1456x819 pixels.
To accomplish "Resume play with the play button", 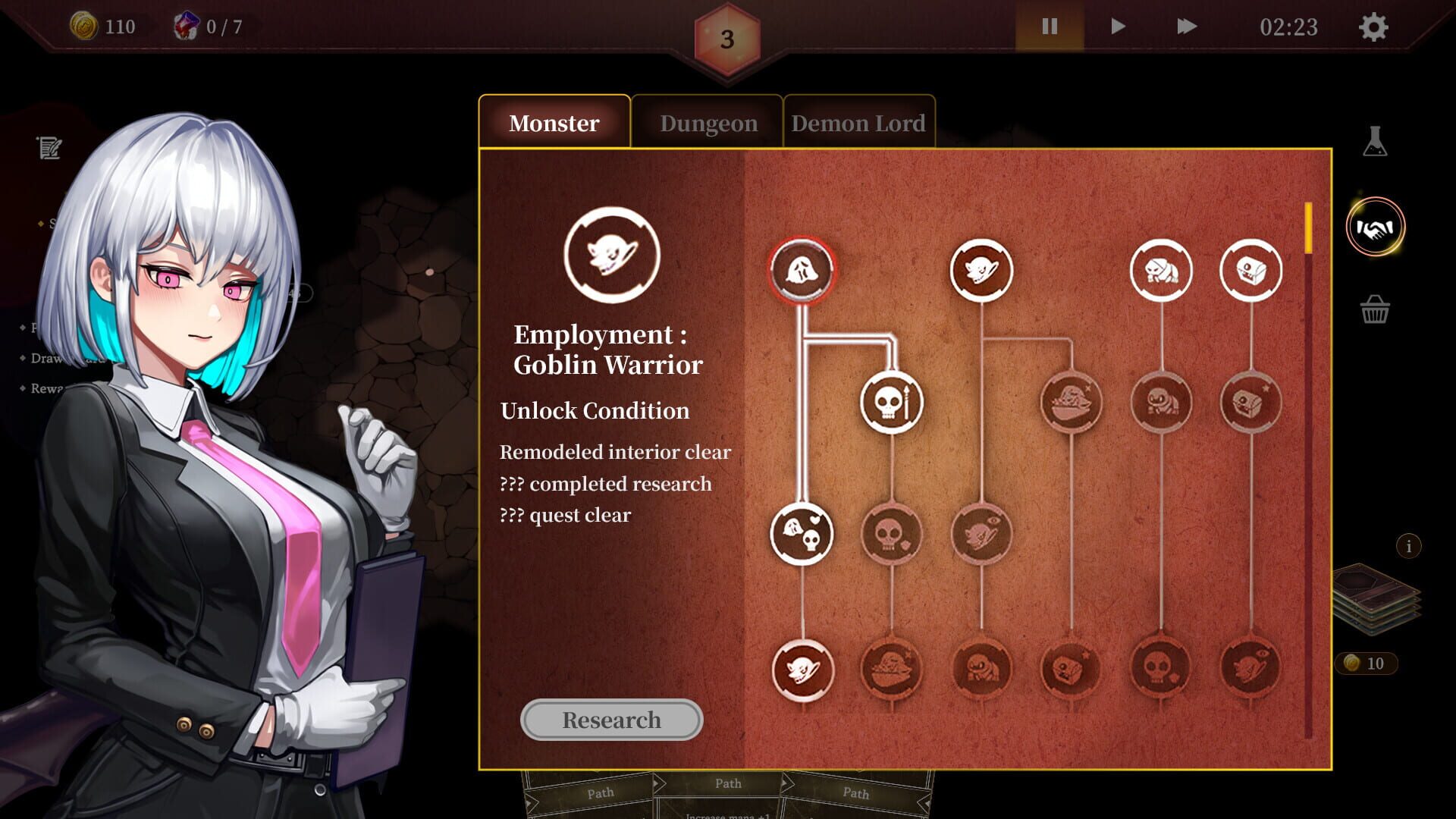I will [x=1117, y=27].
